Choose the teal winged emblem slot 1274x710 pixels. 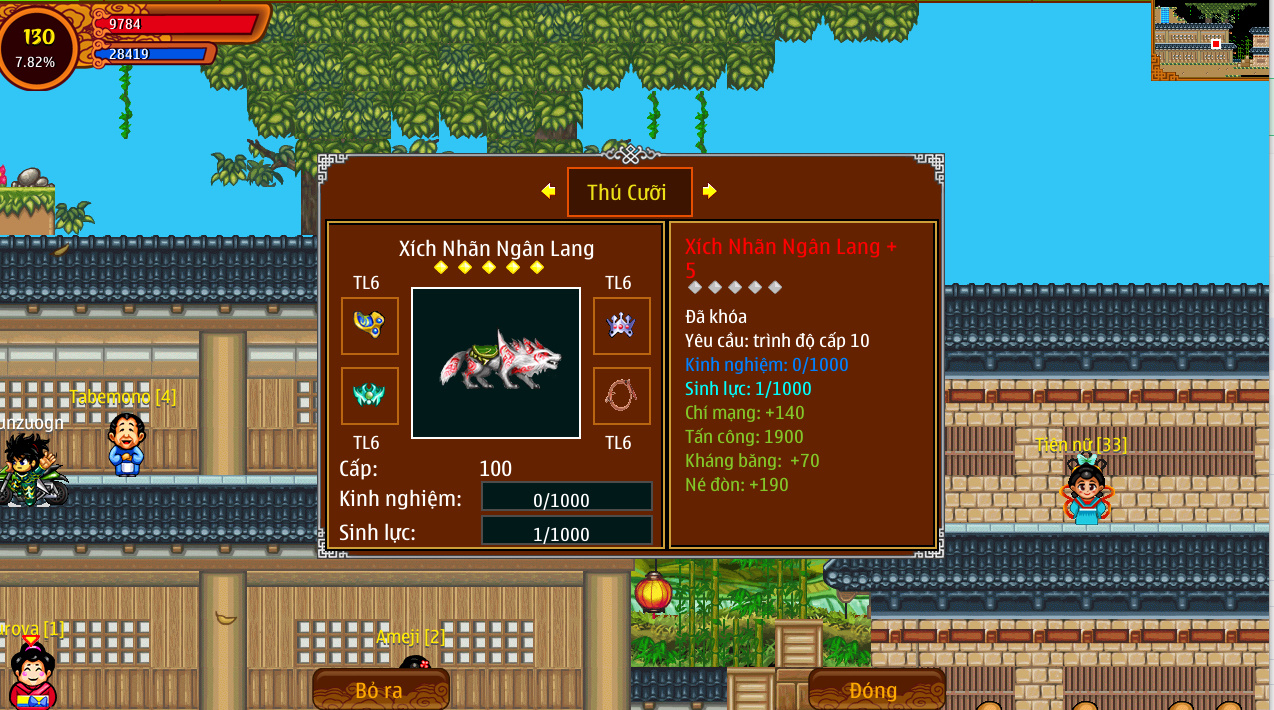click(x=370, y=395)
